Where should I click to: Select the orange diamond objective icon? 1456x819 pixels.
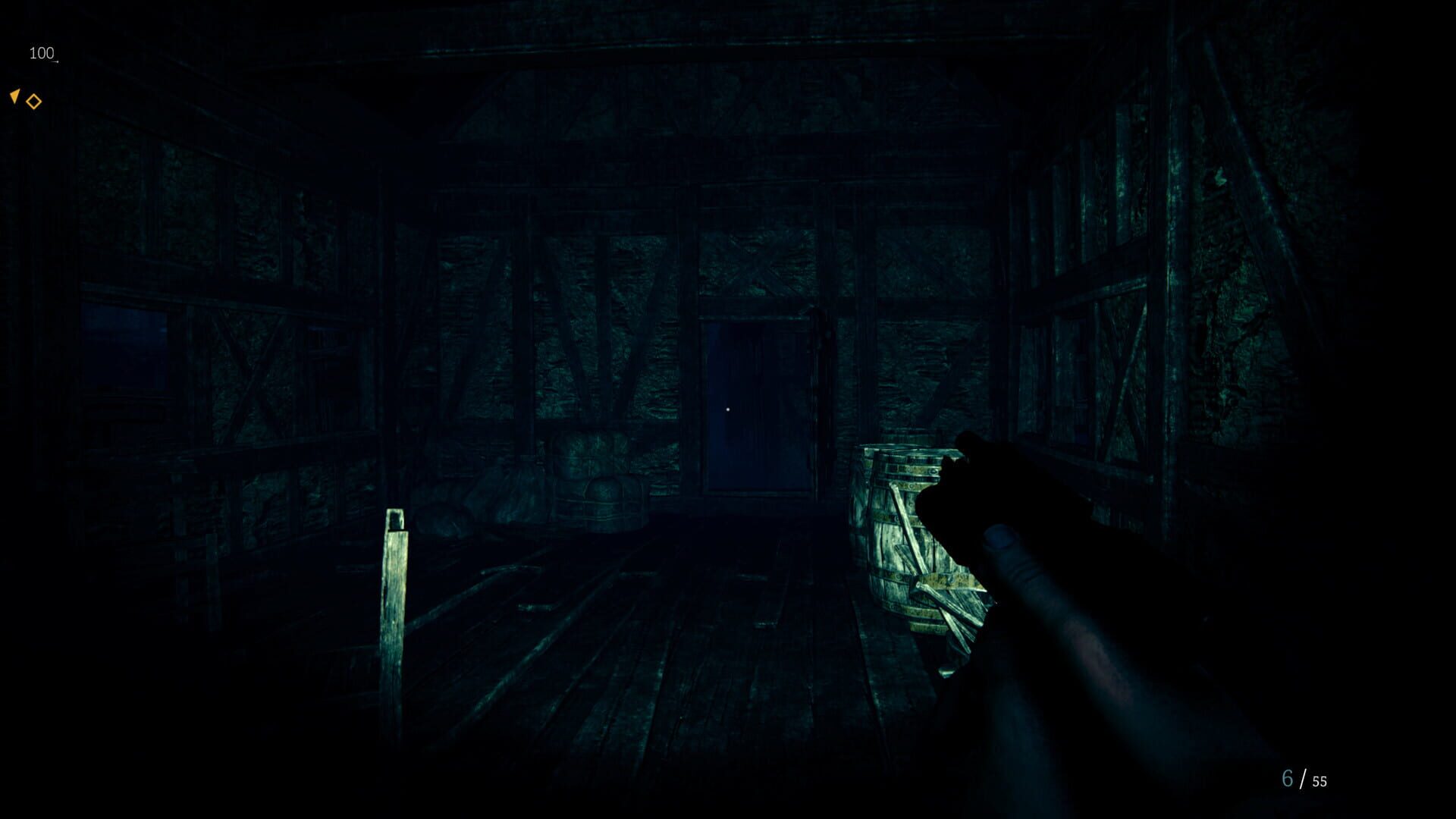(x=33, y=101)
